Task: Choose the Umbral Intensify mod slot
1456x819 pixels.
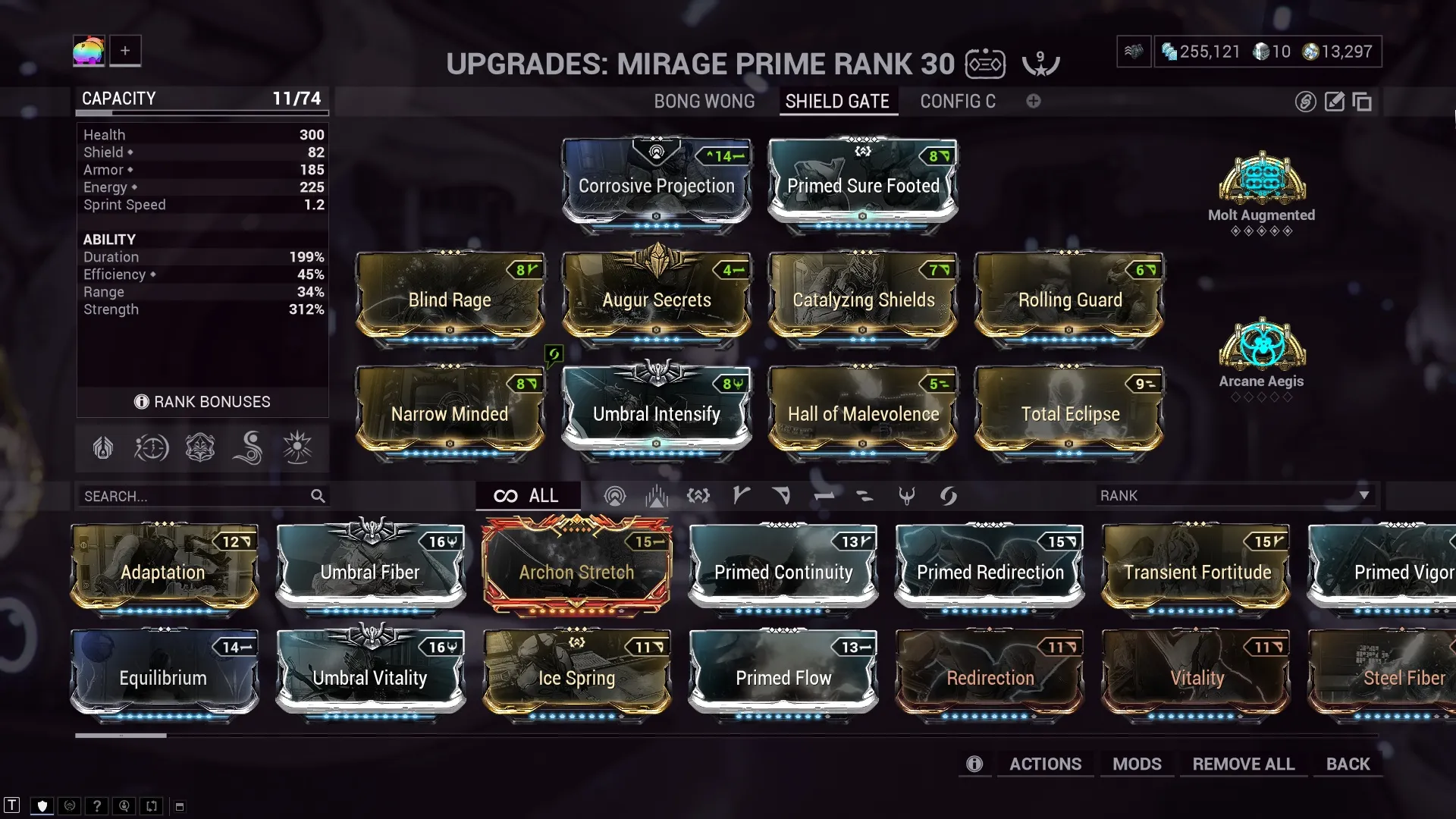Action: [657, 410]
